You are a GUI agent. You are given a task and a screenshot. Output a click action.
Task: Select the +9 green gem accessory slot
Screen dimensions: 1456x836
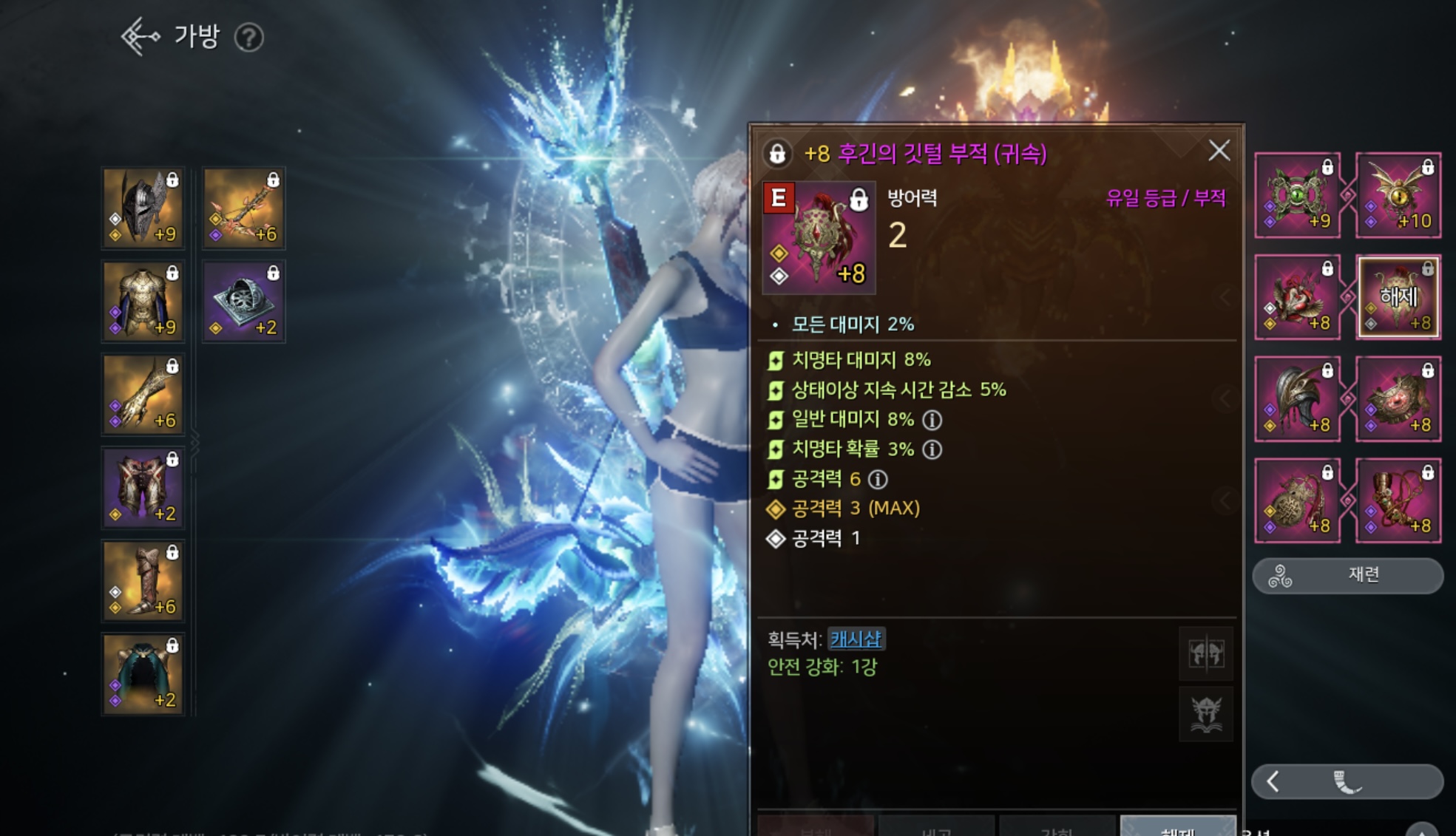(x=1298, y=195)
